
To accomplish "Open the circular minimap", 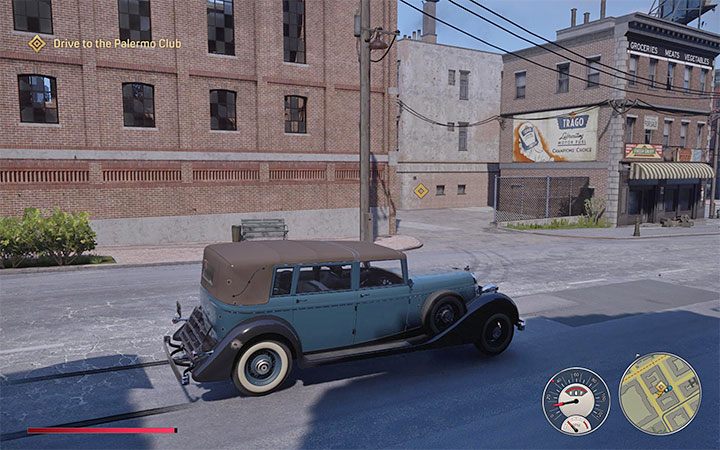I will point(659,393).
